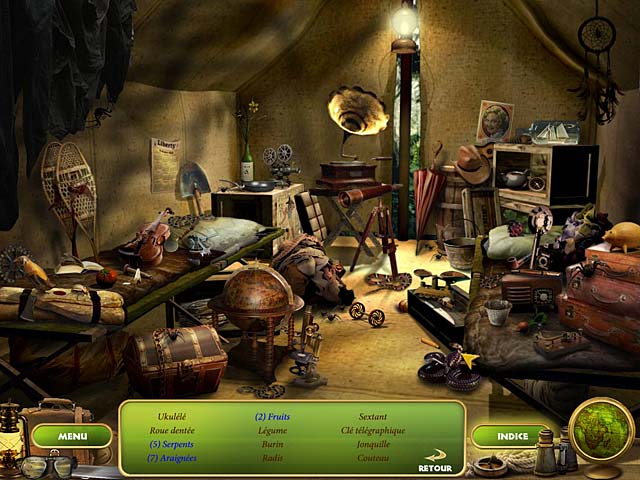640x480 pixels.
Task: Choose 'Burin' in the object list
Action: 273,444
